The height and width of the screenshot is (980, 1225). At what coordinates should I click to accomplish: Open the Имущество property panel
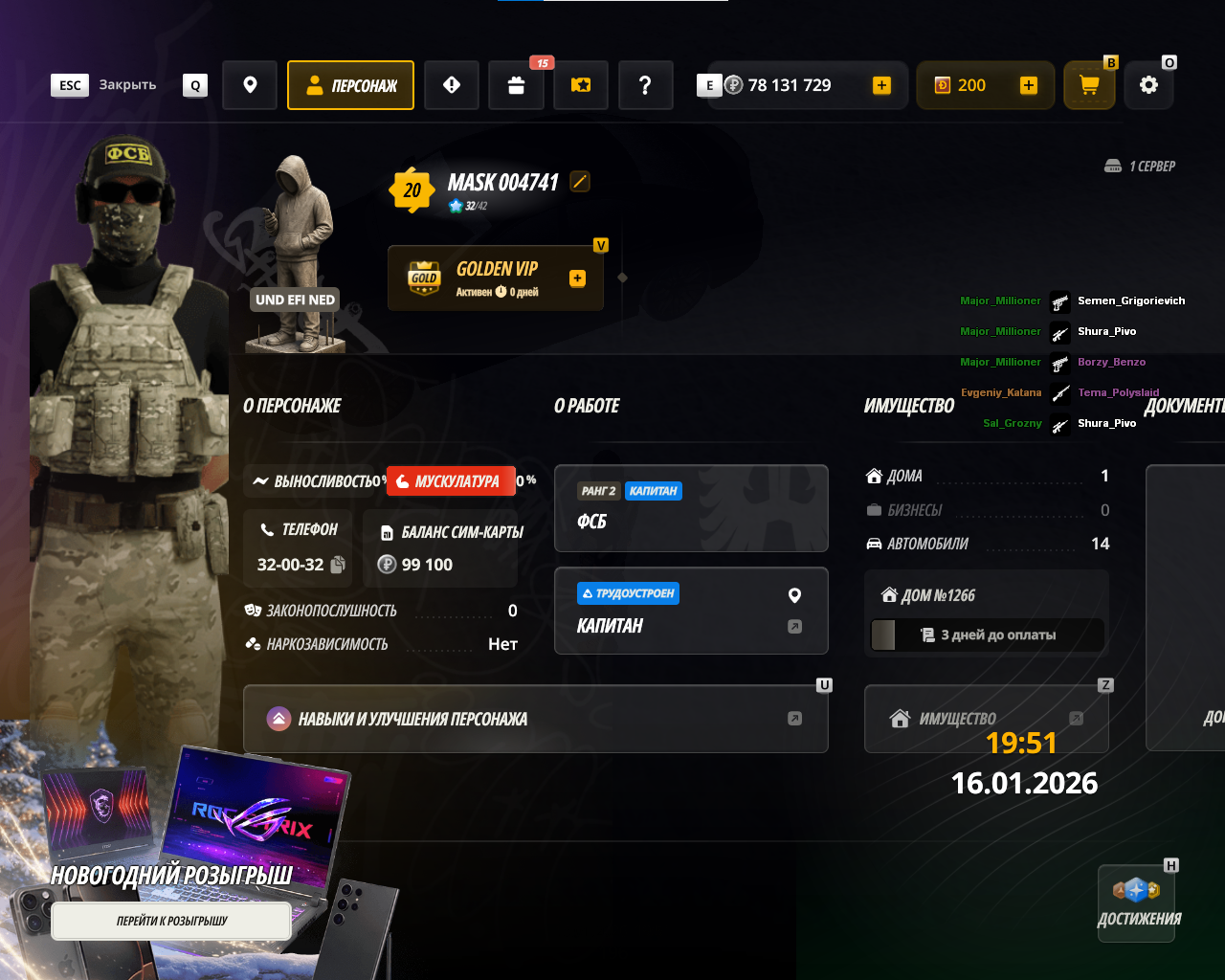986,719
